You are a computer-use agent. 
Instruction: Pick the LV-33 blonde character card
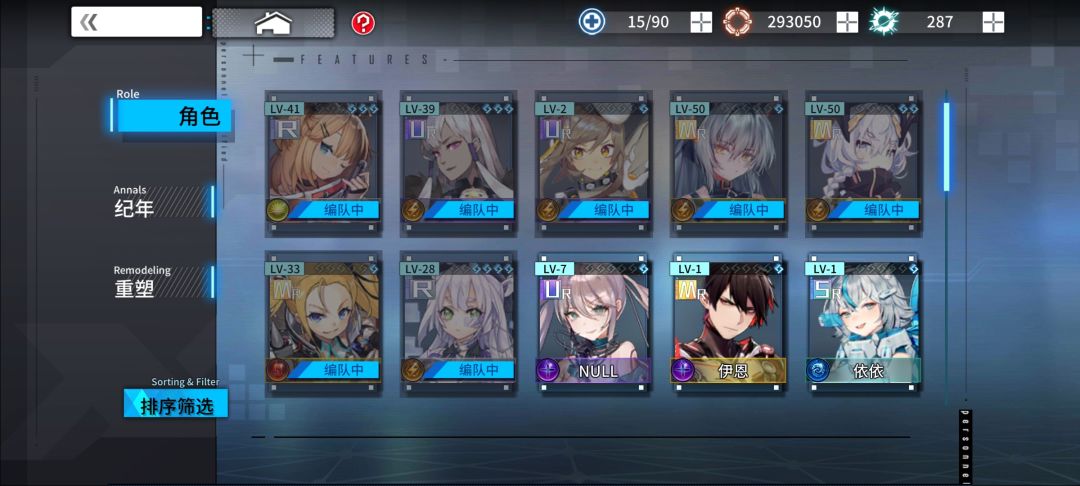click(323, 322)
